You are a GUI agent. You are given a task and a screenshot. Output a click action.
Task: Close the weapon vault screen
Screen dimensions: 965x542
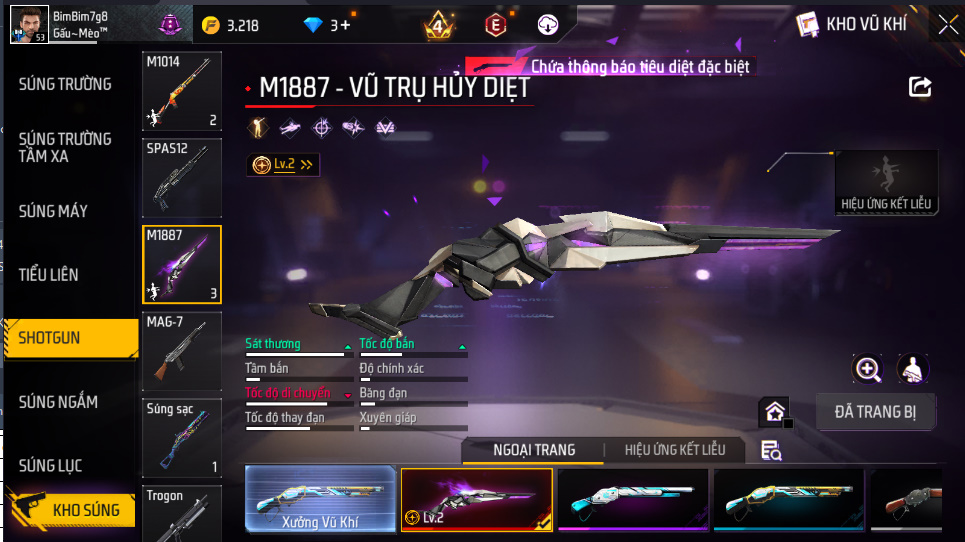(x=947, y=25)
